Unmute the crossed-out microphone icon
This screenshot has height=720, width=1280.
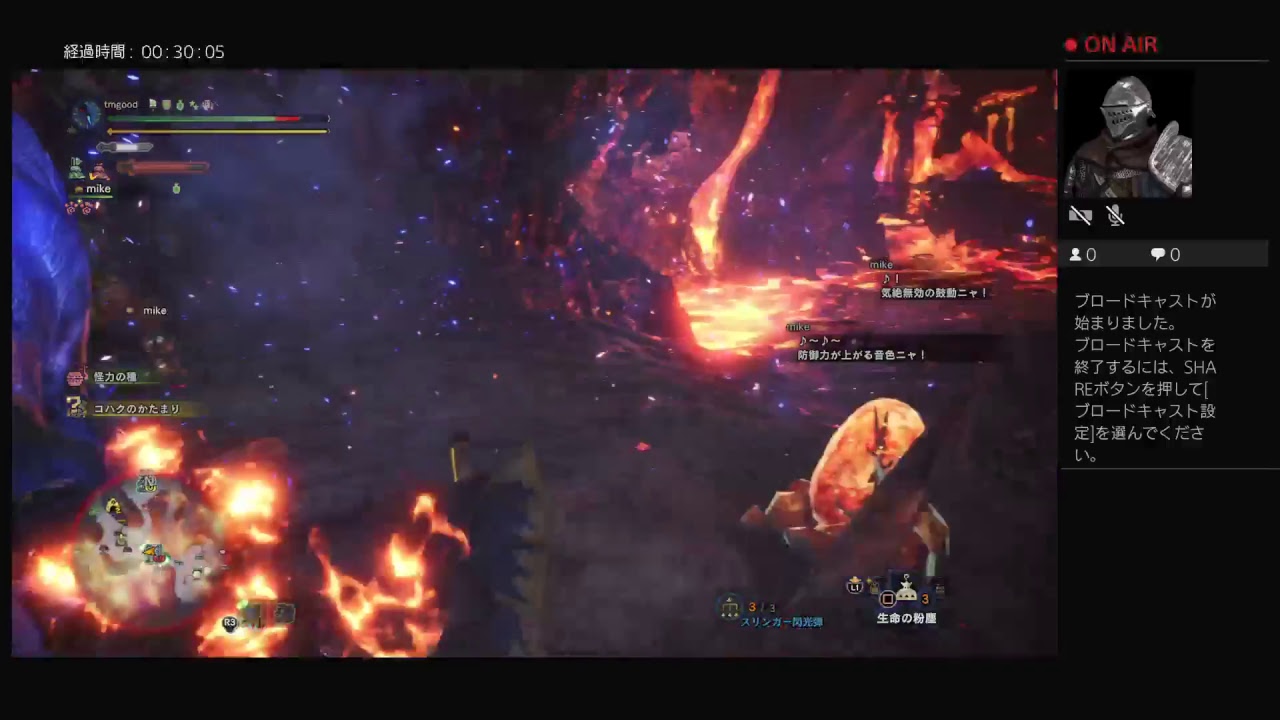click(1115, 215)
